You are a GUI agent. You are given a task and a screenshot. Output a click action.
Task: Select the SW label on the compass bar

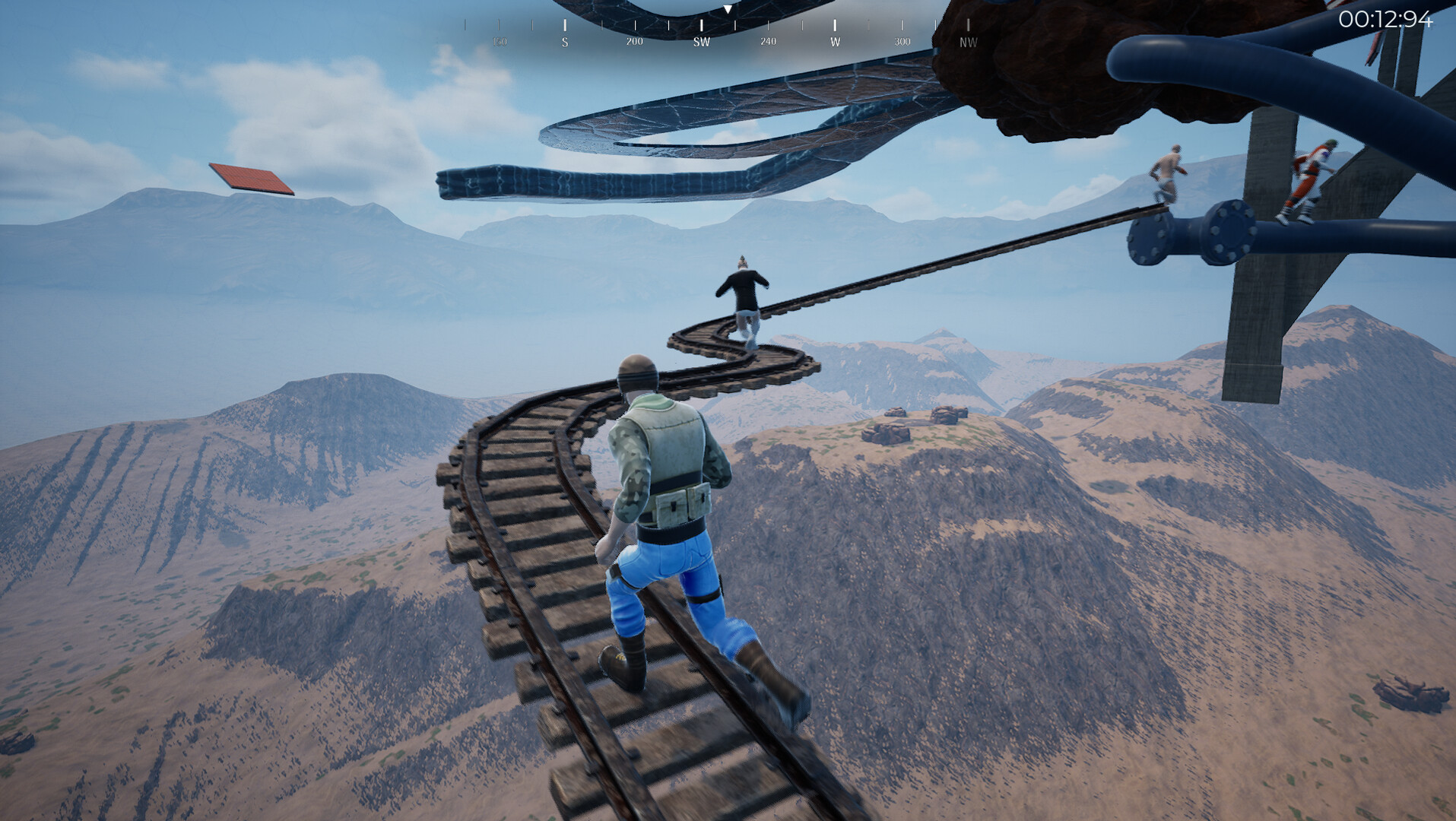[x=700, y=43]
